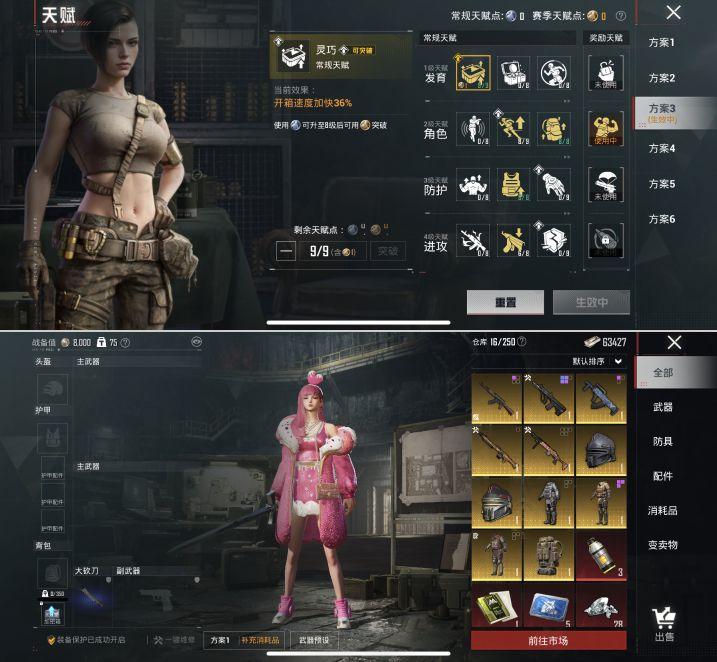Open the 出售 sell cart
717x662 pixels.
[663, 623]
